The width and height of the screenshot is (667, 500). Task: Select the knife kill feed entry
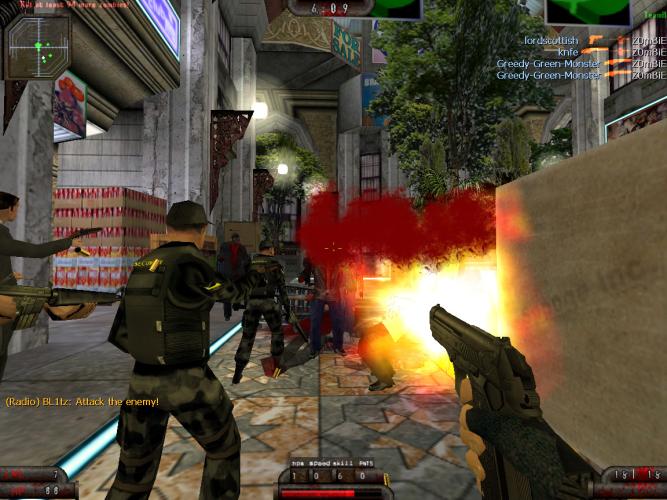[608, 51]
